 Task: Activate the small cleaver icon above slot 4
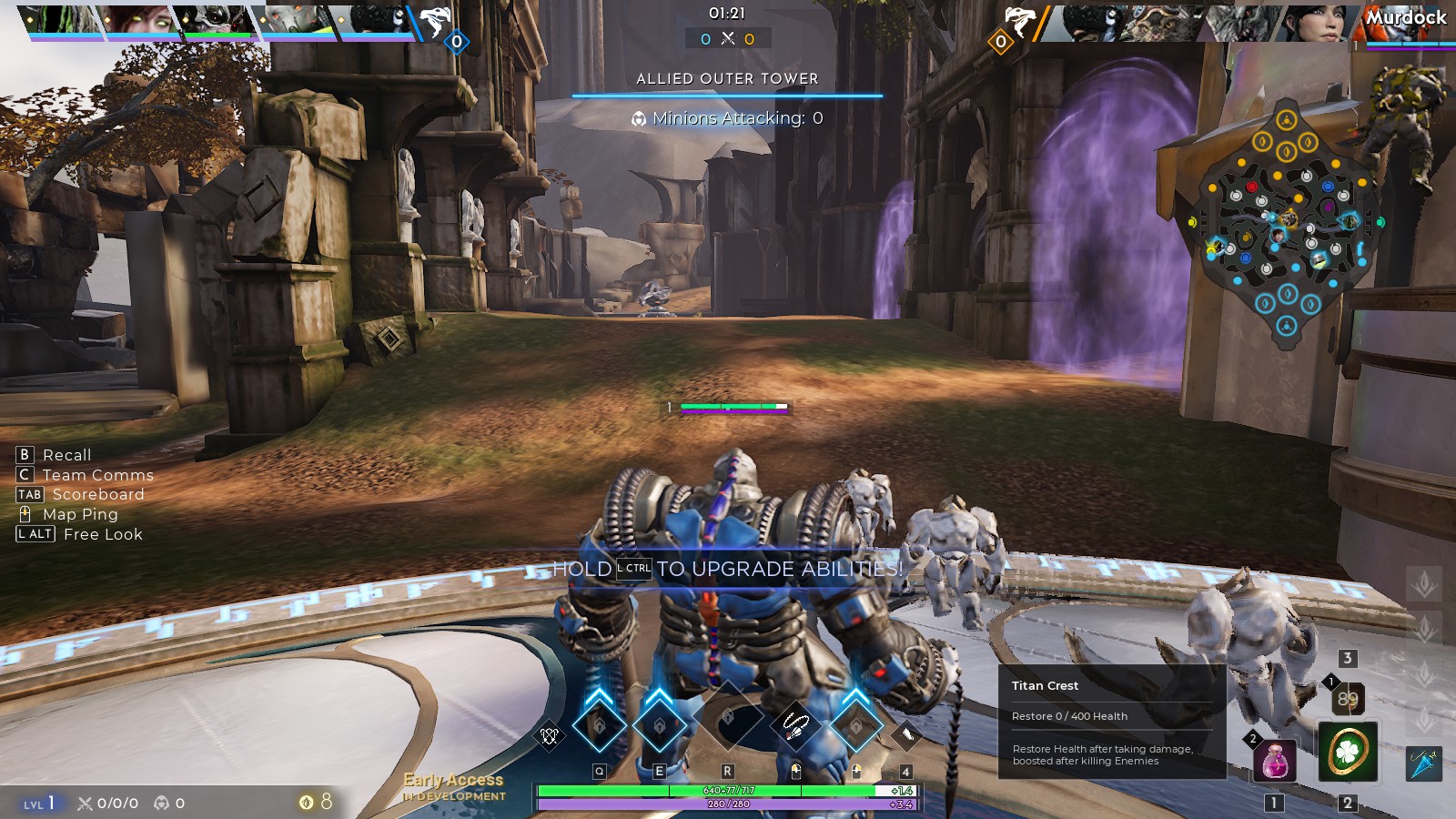pyautogui.click(x=906, y=734)
